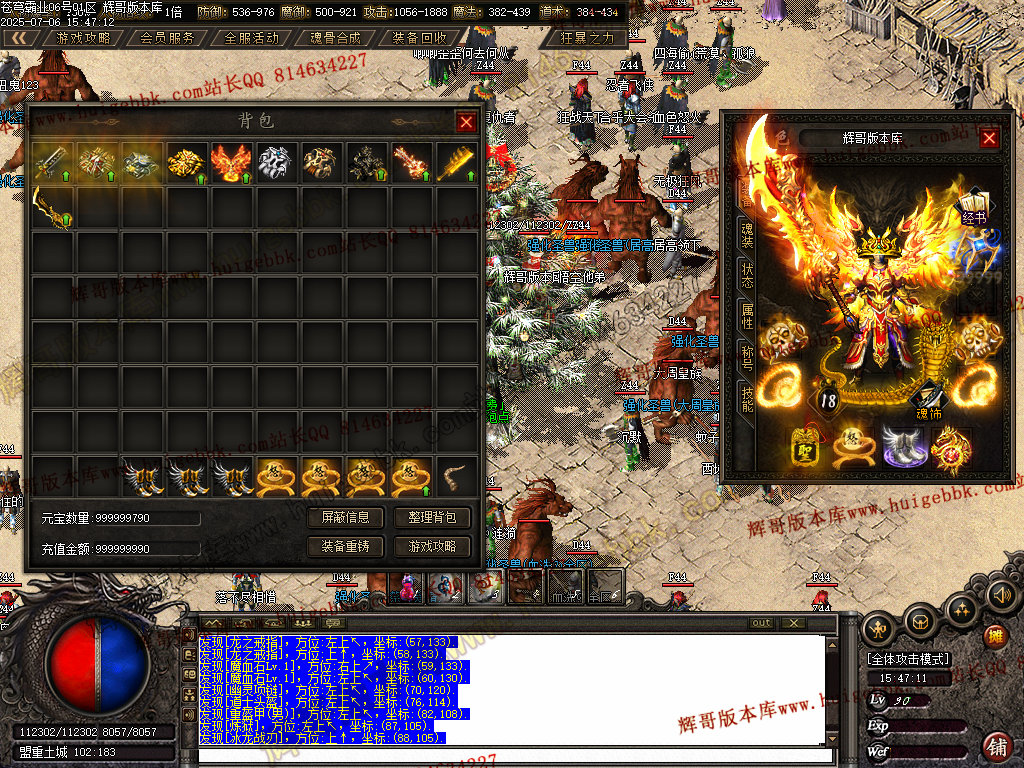Screen dimensions: 1024x768
Task: Open 装备重铸 from the bag
Action: point(346,547)
